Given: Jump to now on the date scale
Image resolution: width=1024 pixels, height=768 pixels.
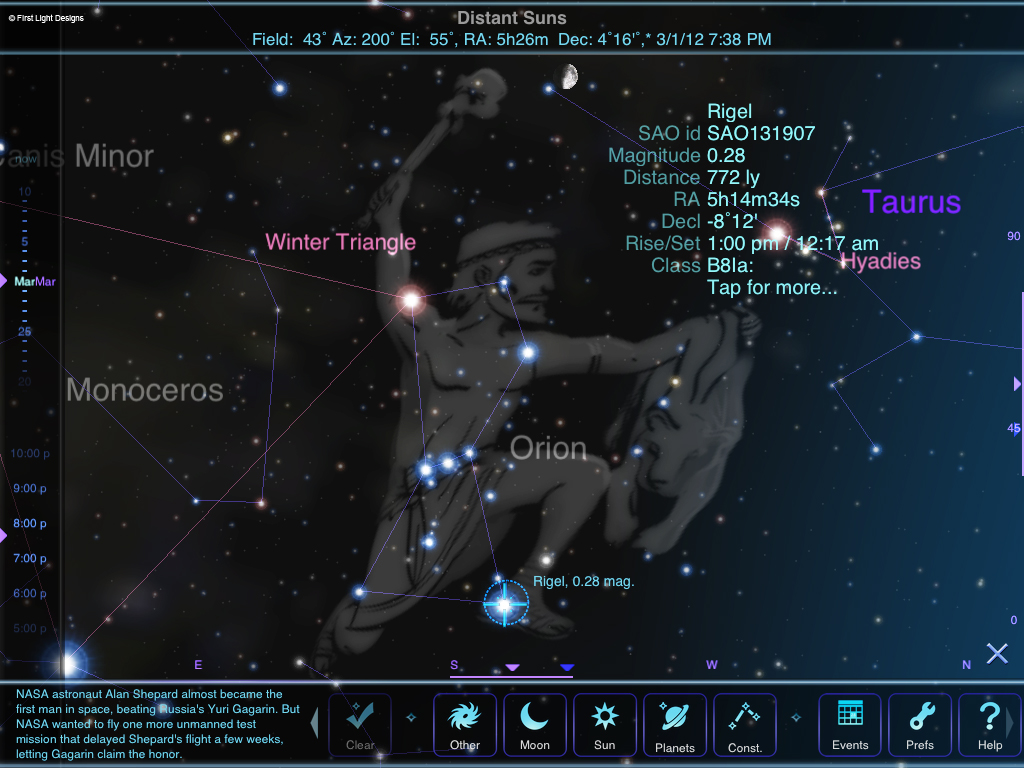Looking at the screenshot, I should tap(25, 160).
